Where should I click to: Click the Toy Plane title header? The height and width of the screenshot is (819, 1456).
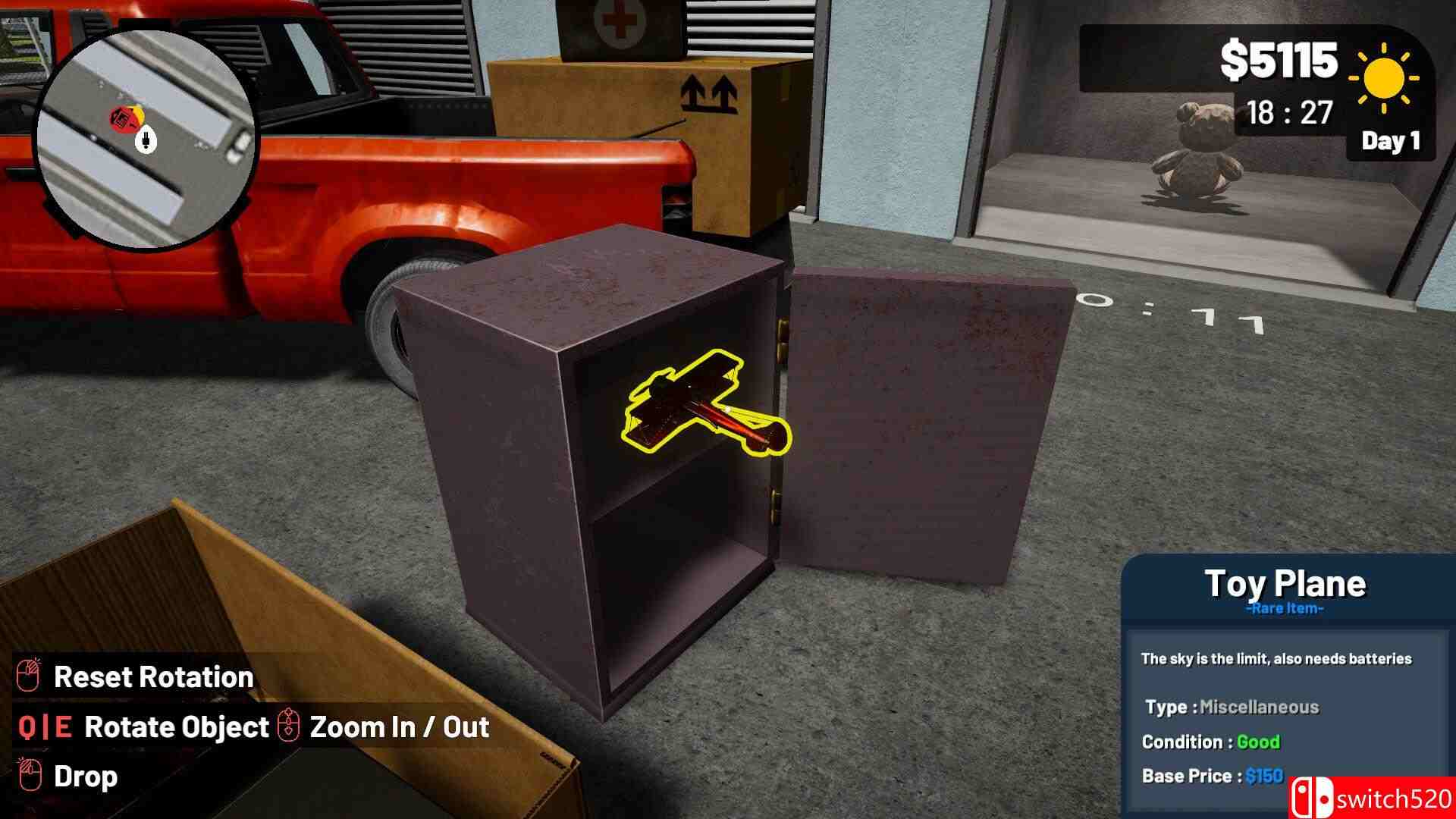pyautogui.click(x=1287, y=582)
